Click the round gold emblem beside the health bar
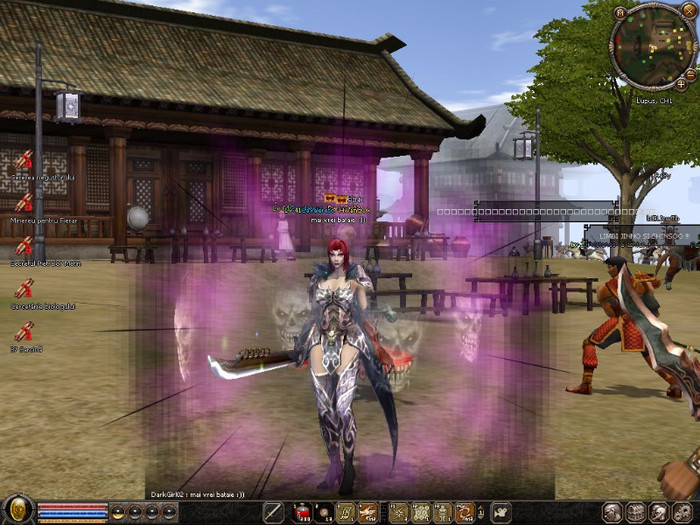This screenshot has width=700, height=525. click(x=17, y=510)
